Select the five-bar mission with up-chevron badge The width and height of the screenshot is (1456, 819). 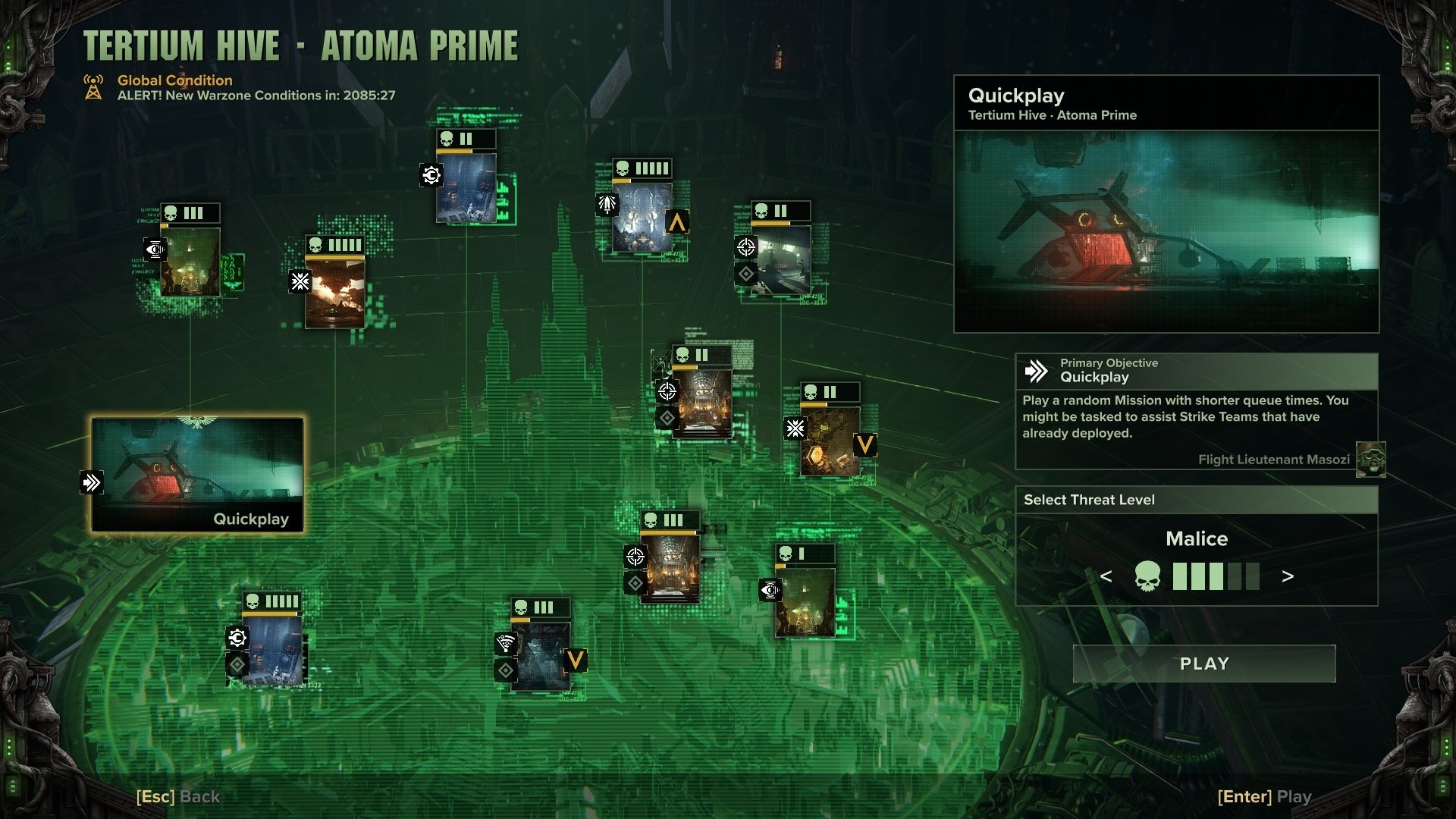[642, 218]
